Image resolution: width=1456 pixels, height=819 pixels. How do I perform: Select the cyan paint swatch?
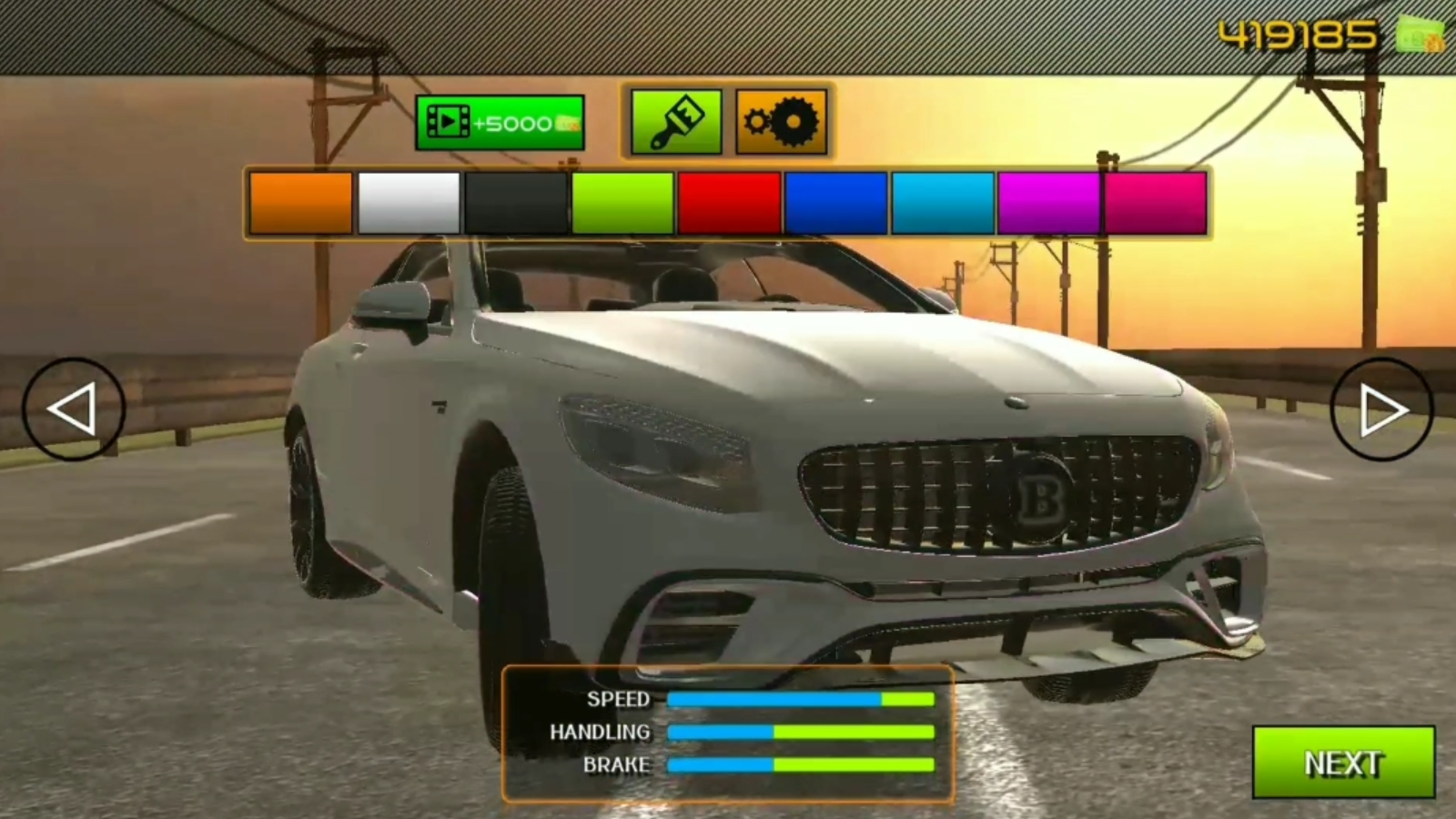coord(944,201)
